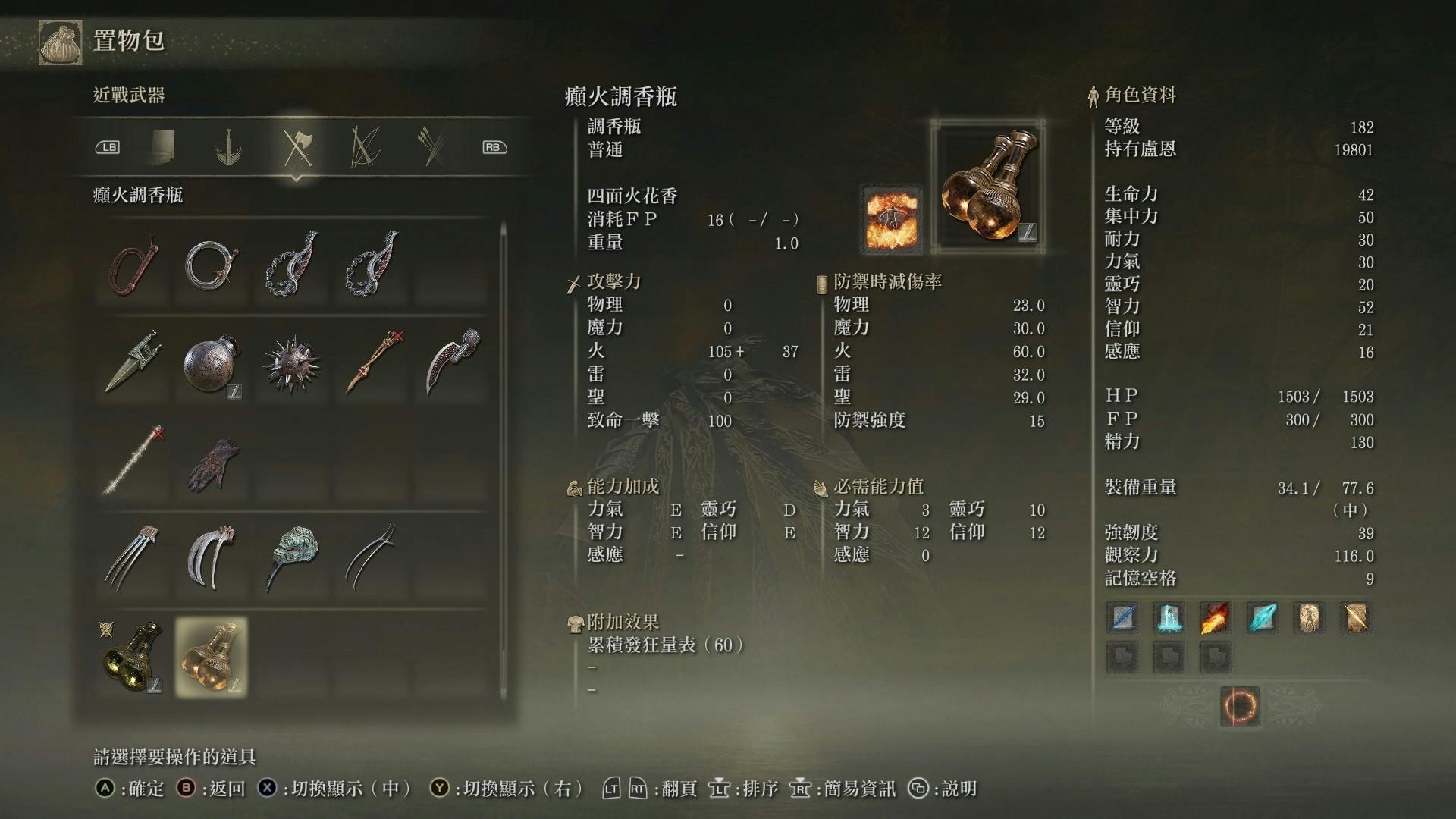Choose the coiled silver whip
The width and height of the screenshot is (1456, 819).
click(x=212, y=265)
